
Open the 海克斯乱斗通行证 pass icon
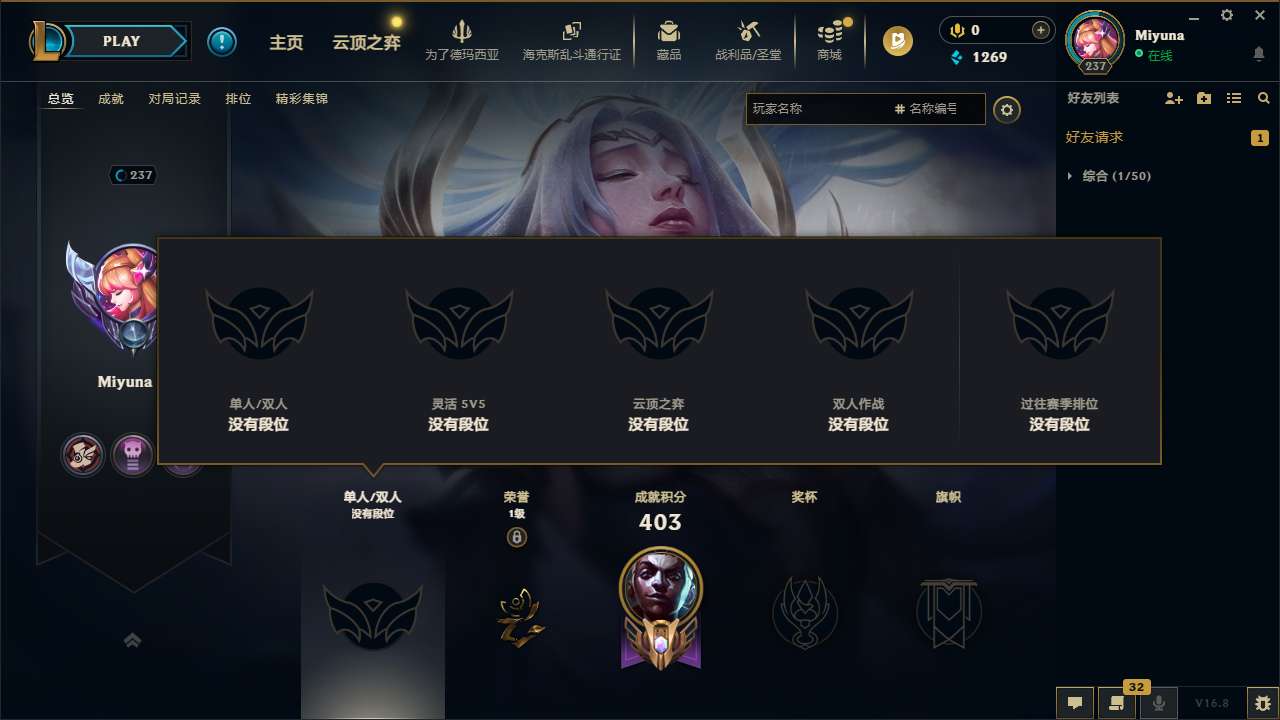572,40
